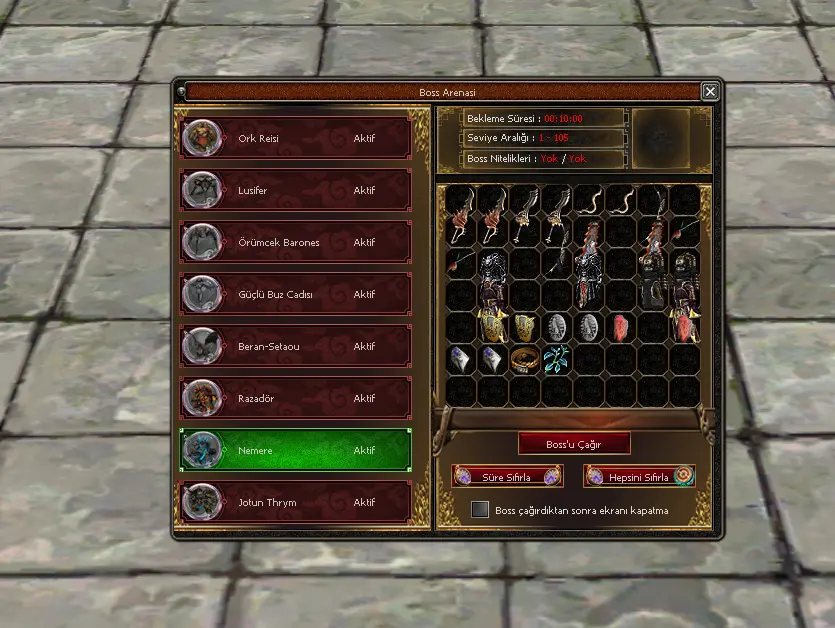This screenshot has width=835, height=628.
Task: Select the Ork Reisi boss row
Action: point(296,138)
